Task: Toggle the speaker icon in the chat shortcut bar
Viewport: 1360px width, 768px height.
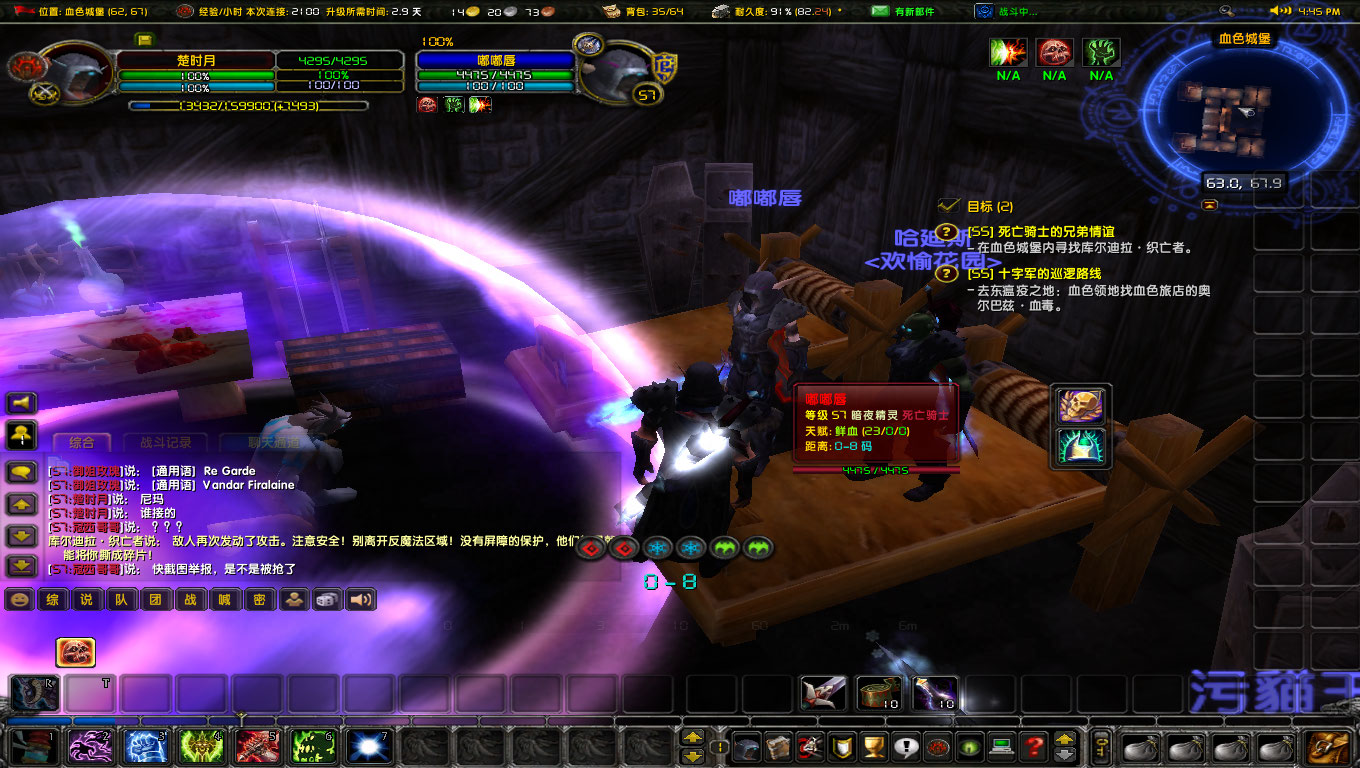Action: [360, 600]
